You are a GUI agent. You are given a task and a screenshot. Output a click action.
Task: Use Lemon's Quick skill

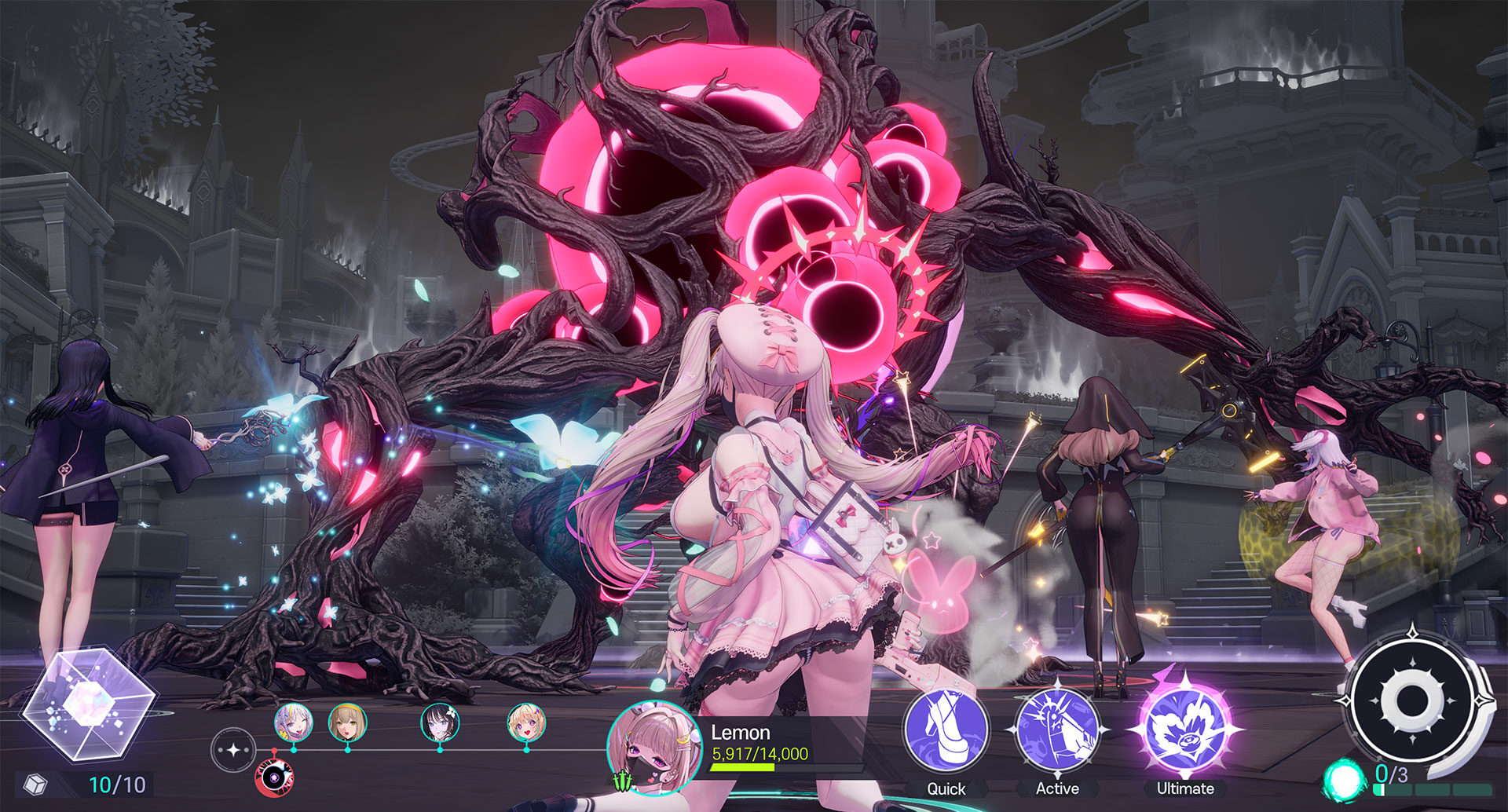click(x=946, y=730)
